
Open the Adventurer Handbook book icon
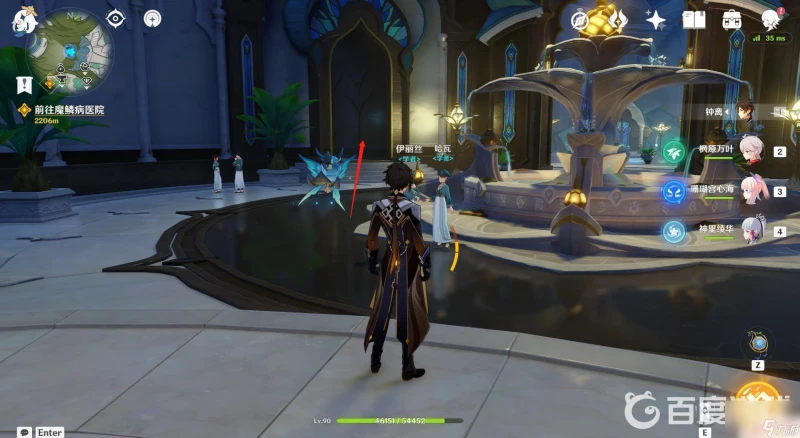click(692, 20)
